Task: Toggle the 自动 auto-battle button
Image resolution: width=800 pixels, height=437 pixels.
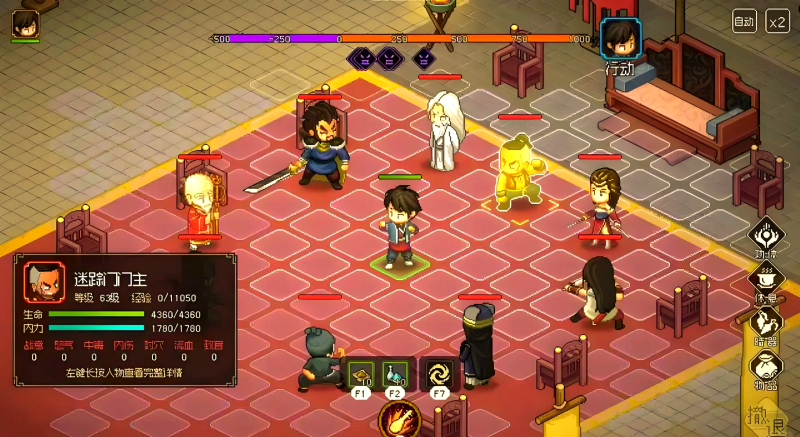Action: point(744,20)
